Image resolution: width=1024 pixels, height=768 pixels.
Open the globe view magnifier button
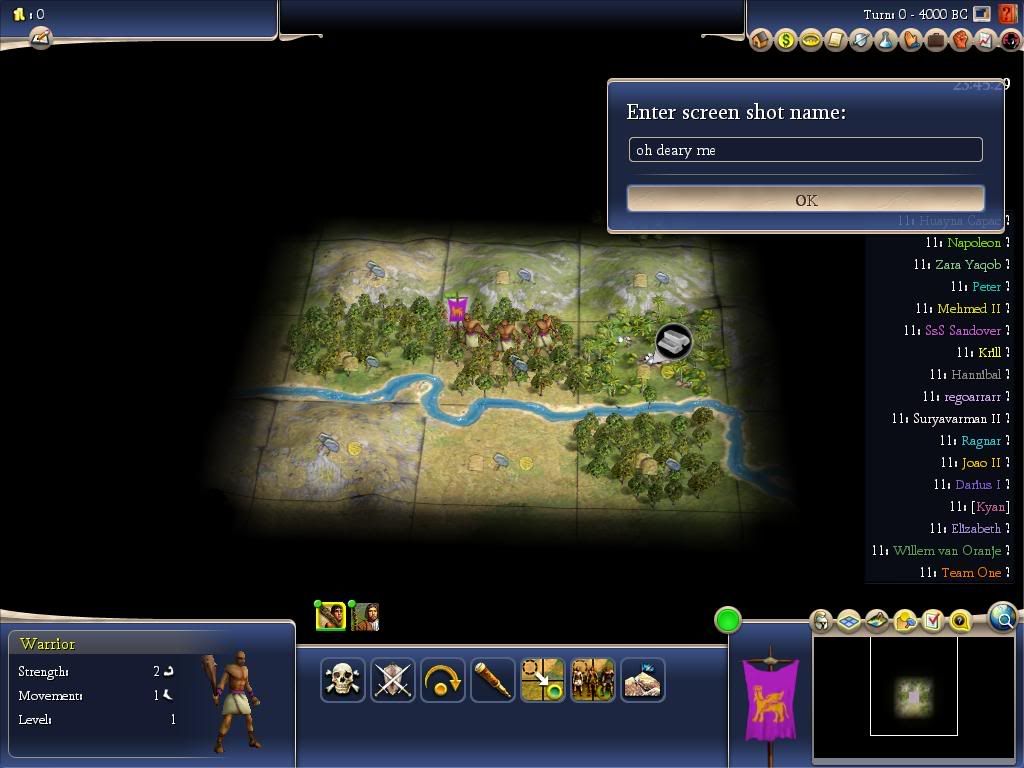click(1003, 618)
